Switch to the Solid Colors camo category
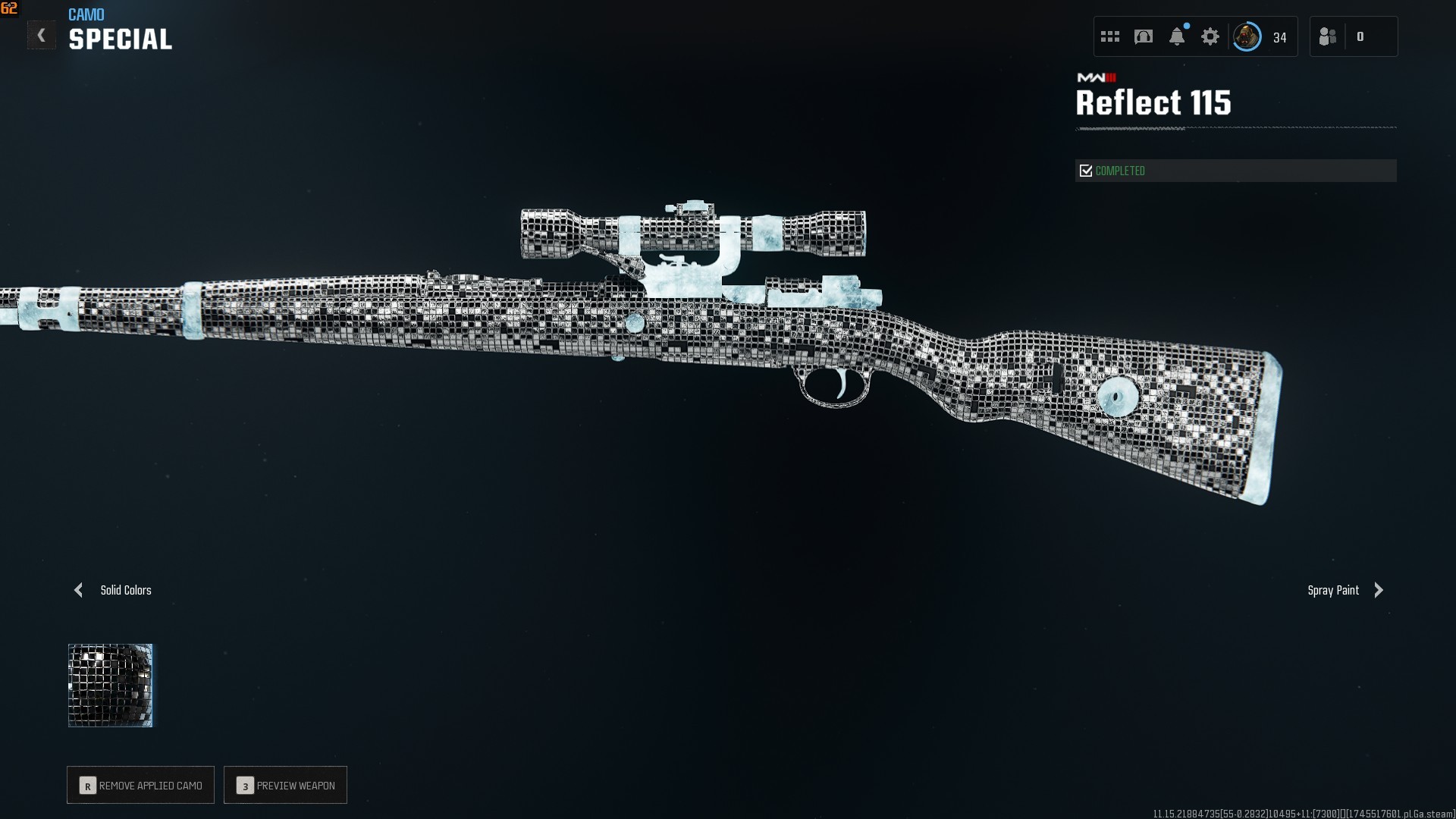Screen dimensions: 1456x819 (114, 590)
